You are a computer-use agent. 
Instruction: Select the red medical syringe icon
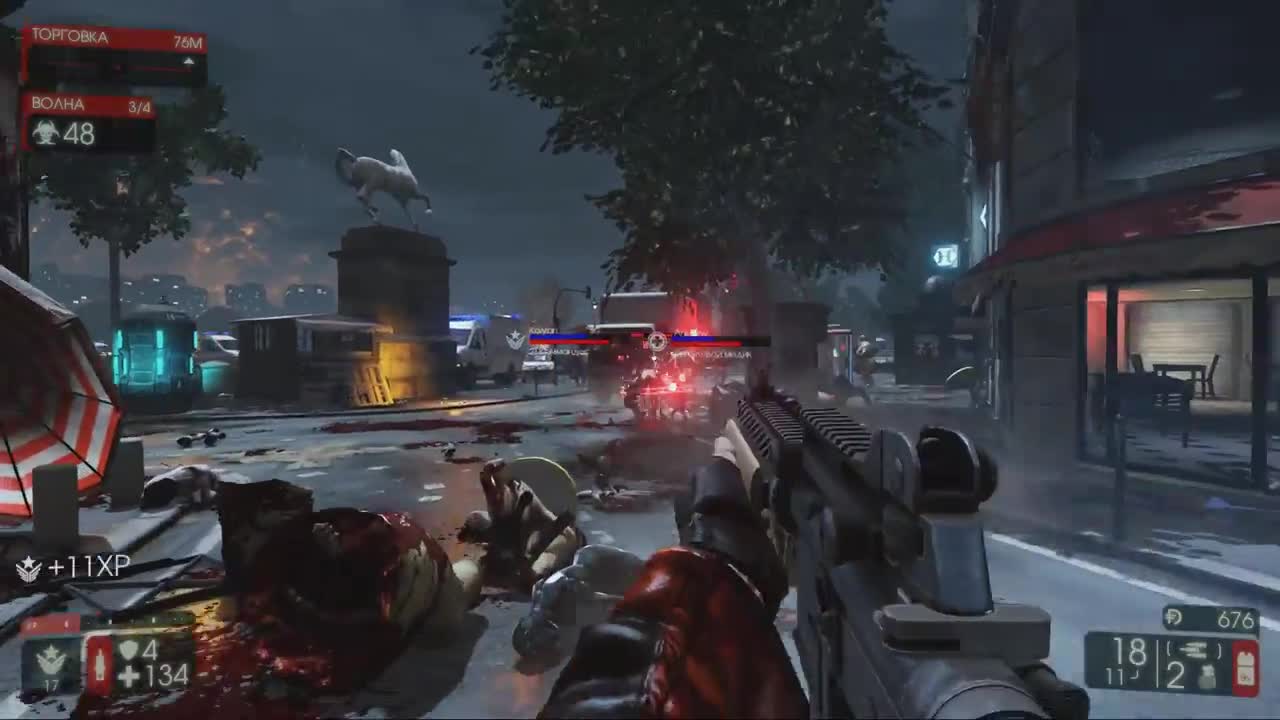coord(99,662)
